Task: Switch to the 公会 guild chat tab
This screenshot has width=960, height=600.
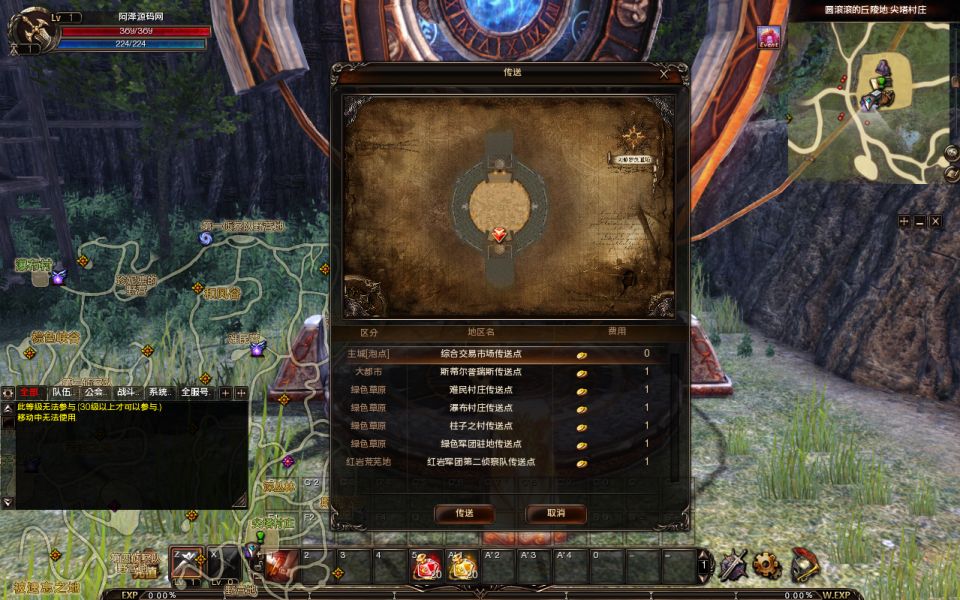Action: click(95, 393)
